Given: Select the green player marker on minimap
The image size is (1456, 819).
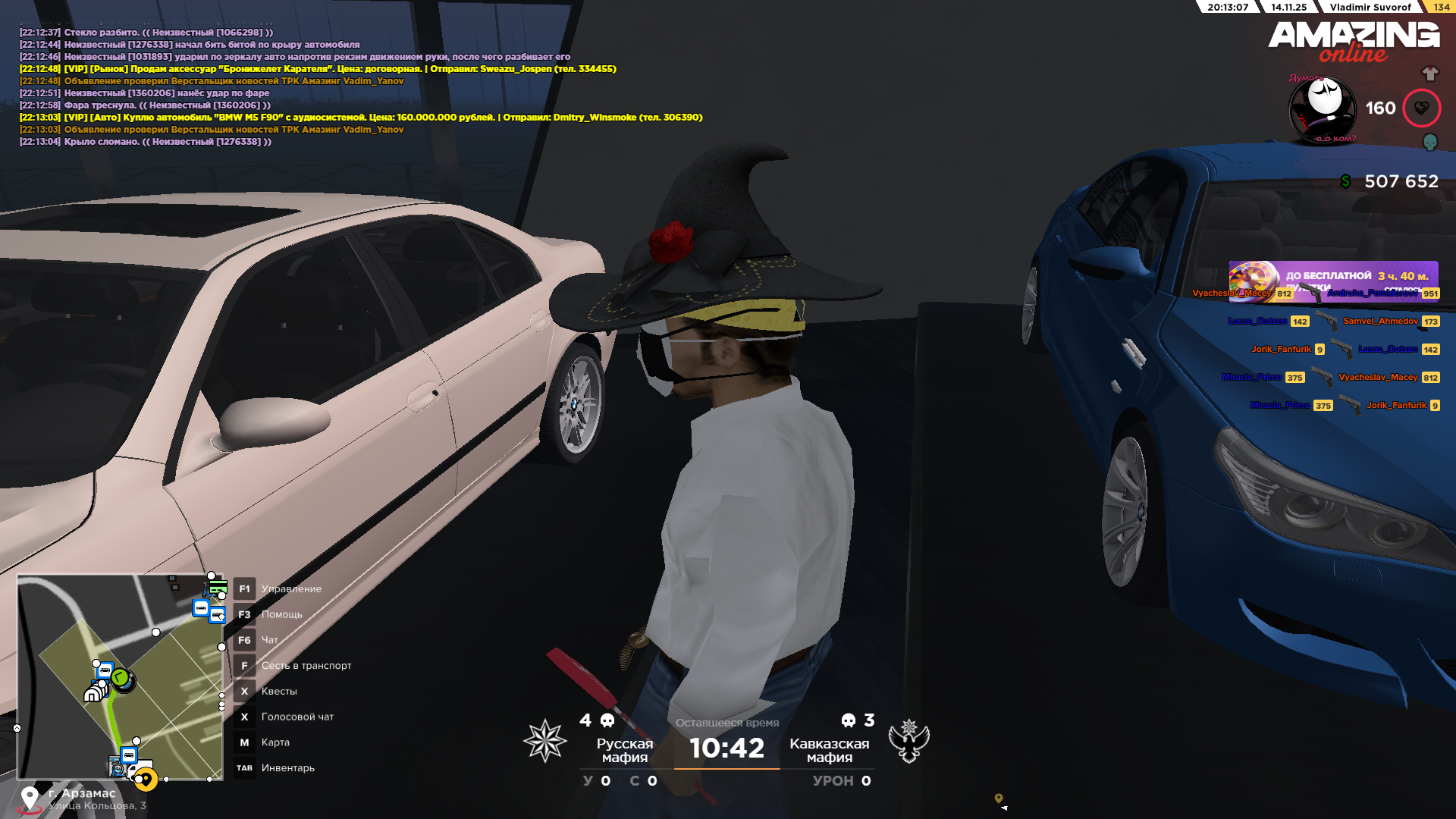Looking at the screenshot, I should [x=121, y=678].
